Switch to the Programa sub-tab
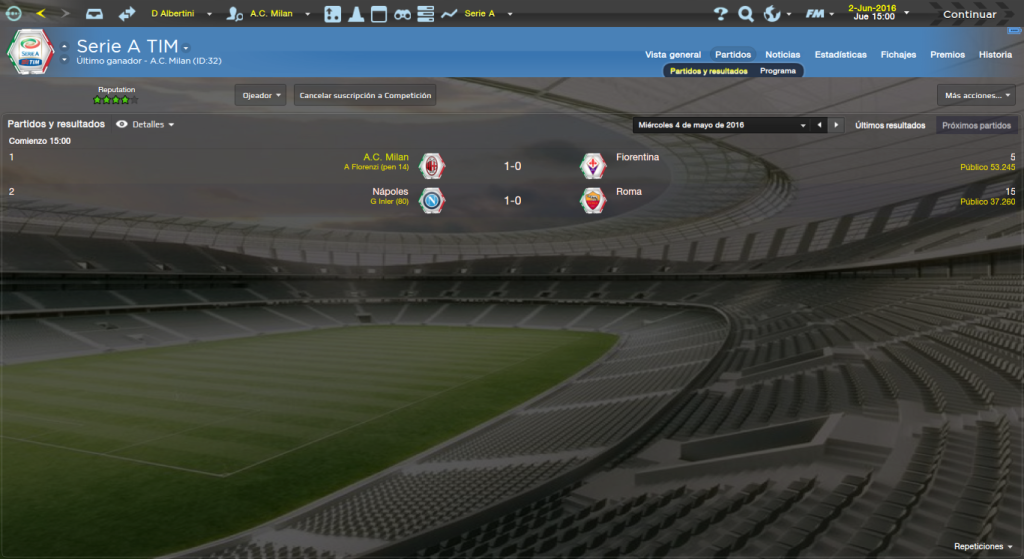This screenshot has width=1024, height=559. (x=777, y=72)
